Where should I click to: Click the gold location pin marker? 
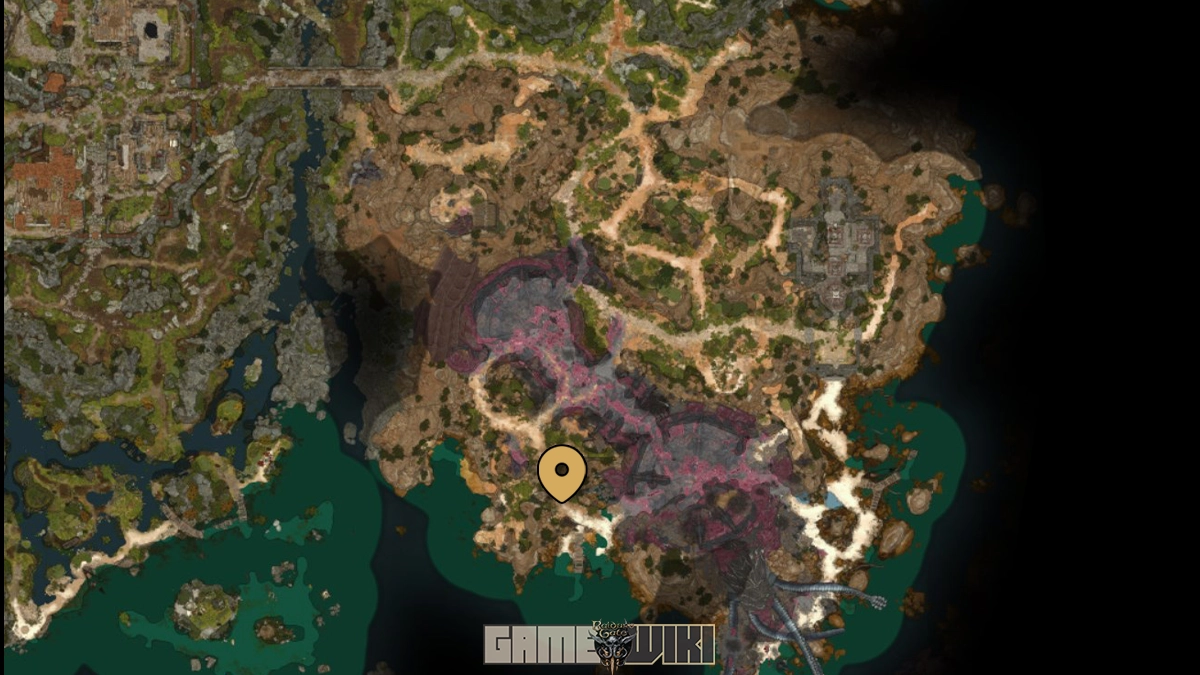coord(562,471)
